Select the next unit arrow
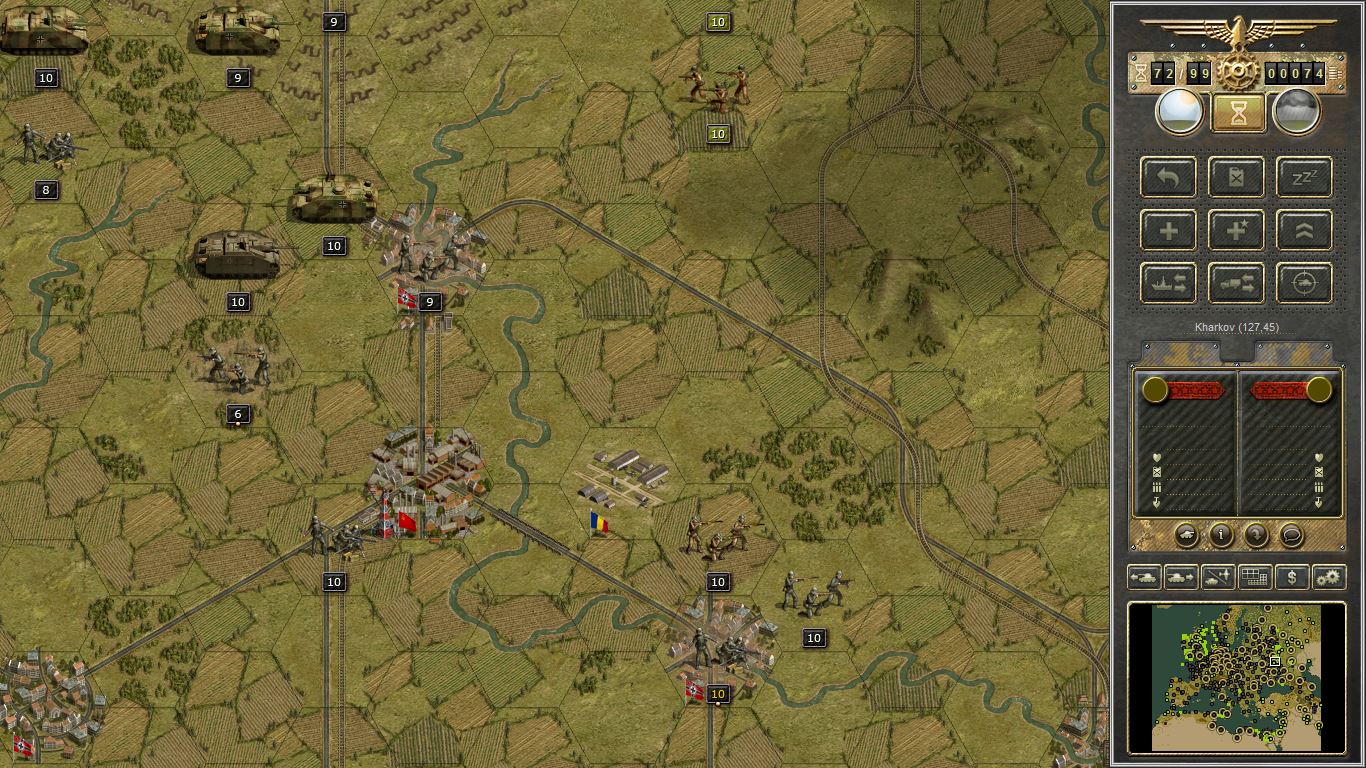 pos(1182,577)
